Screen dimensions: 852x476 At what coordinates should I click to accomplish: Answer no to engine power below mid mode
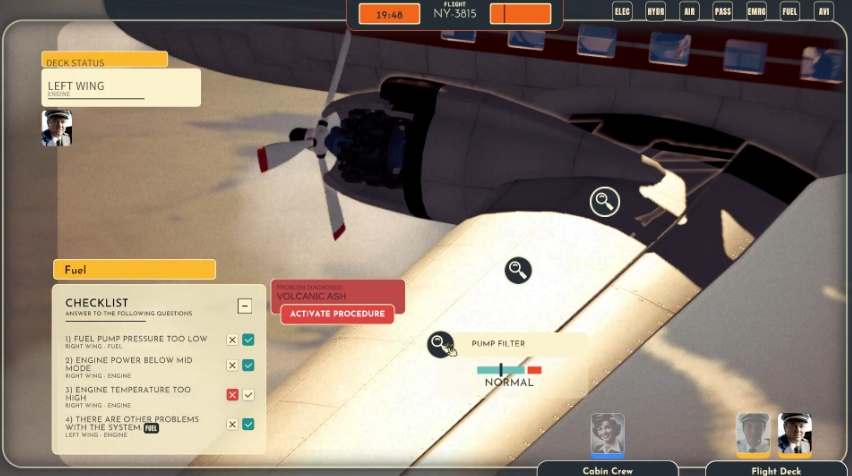coord(232,365)
